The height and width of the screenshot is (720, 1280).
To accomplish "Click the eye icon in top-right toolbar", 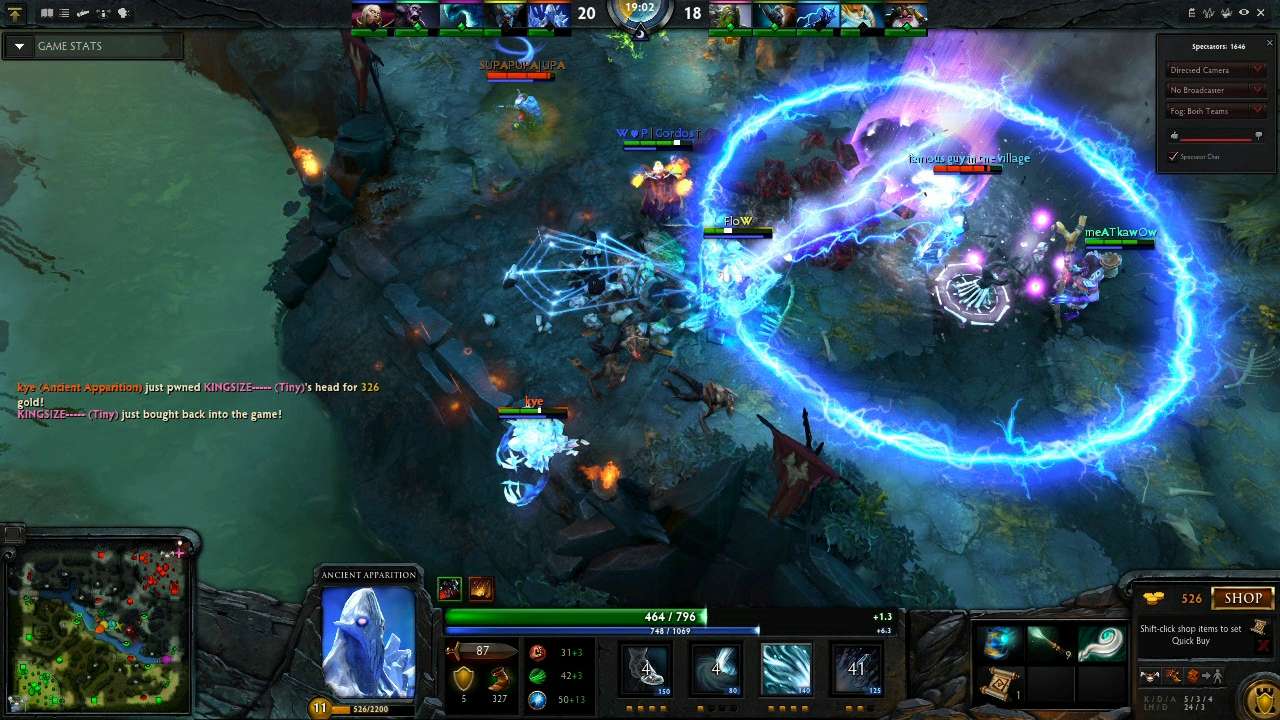I will point(1244,13).
